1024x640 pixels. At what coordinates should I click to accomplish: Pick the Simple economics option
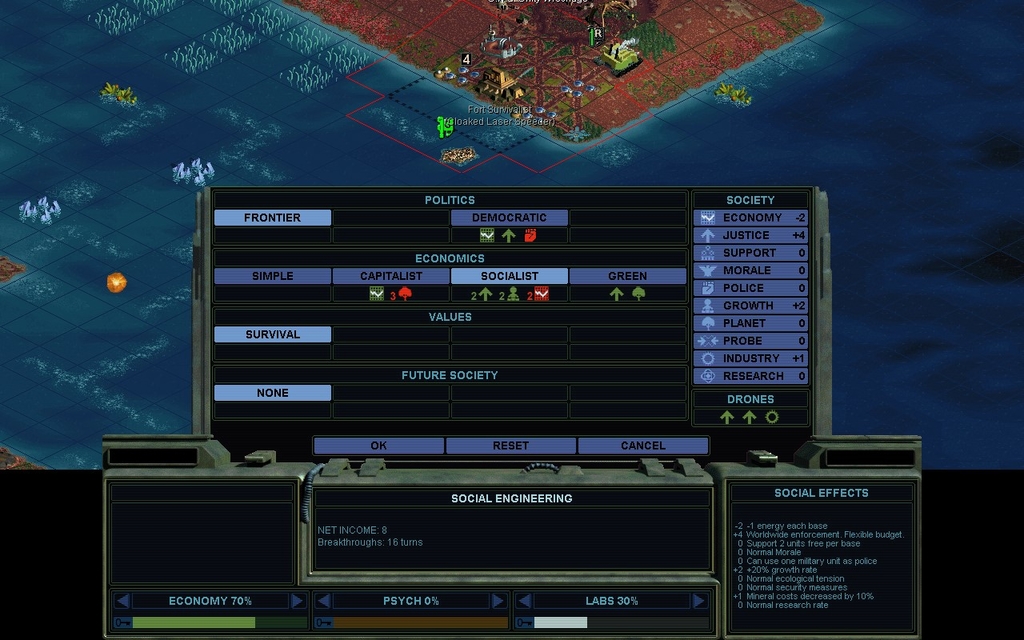click(272, 276)
